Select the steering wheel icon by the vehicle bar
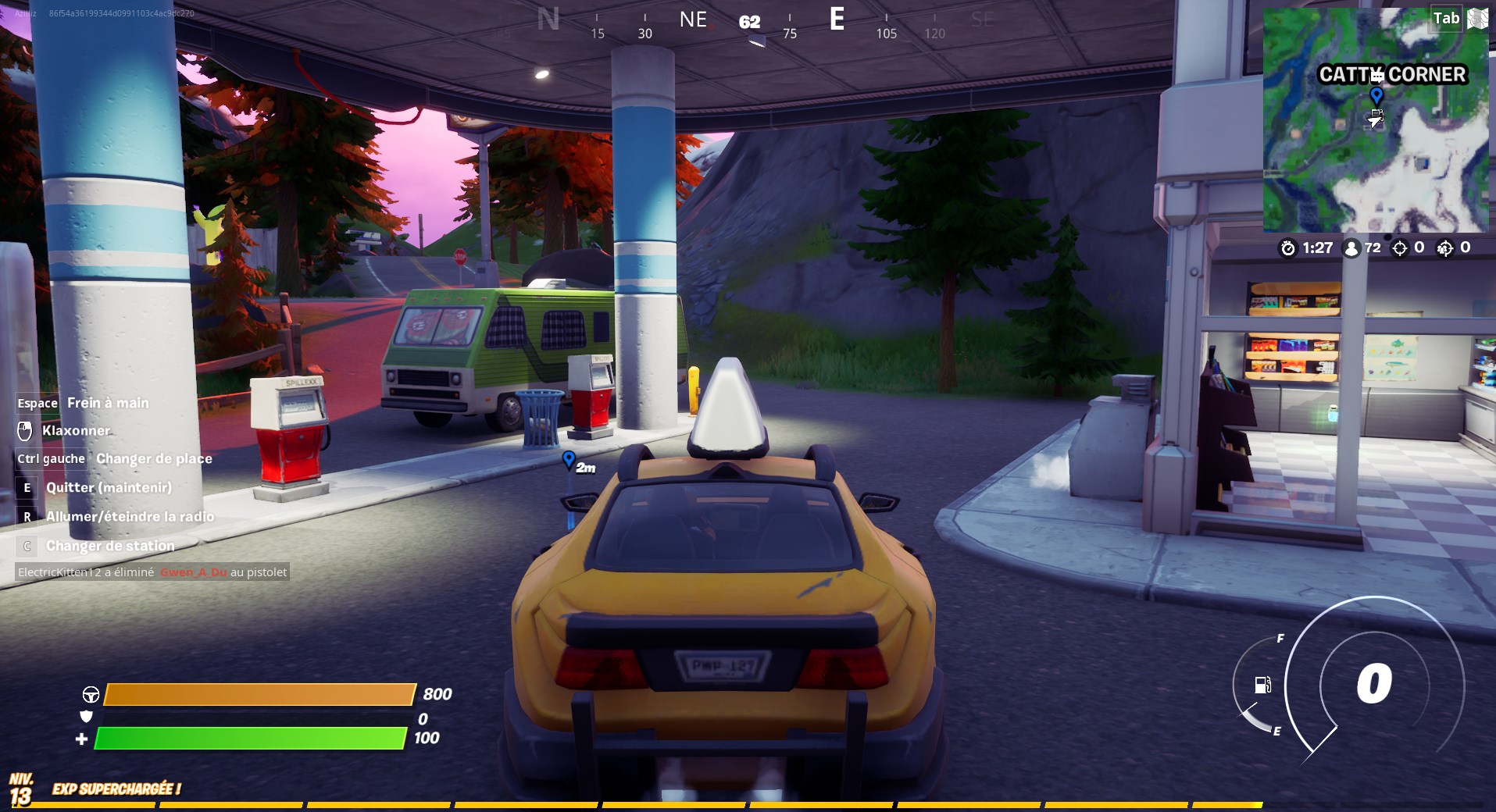The width and height of the screenshot is (1496, 812). coord(91,693)
